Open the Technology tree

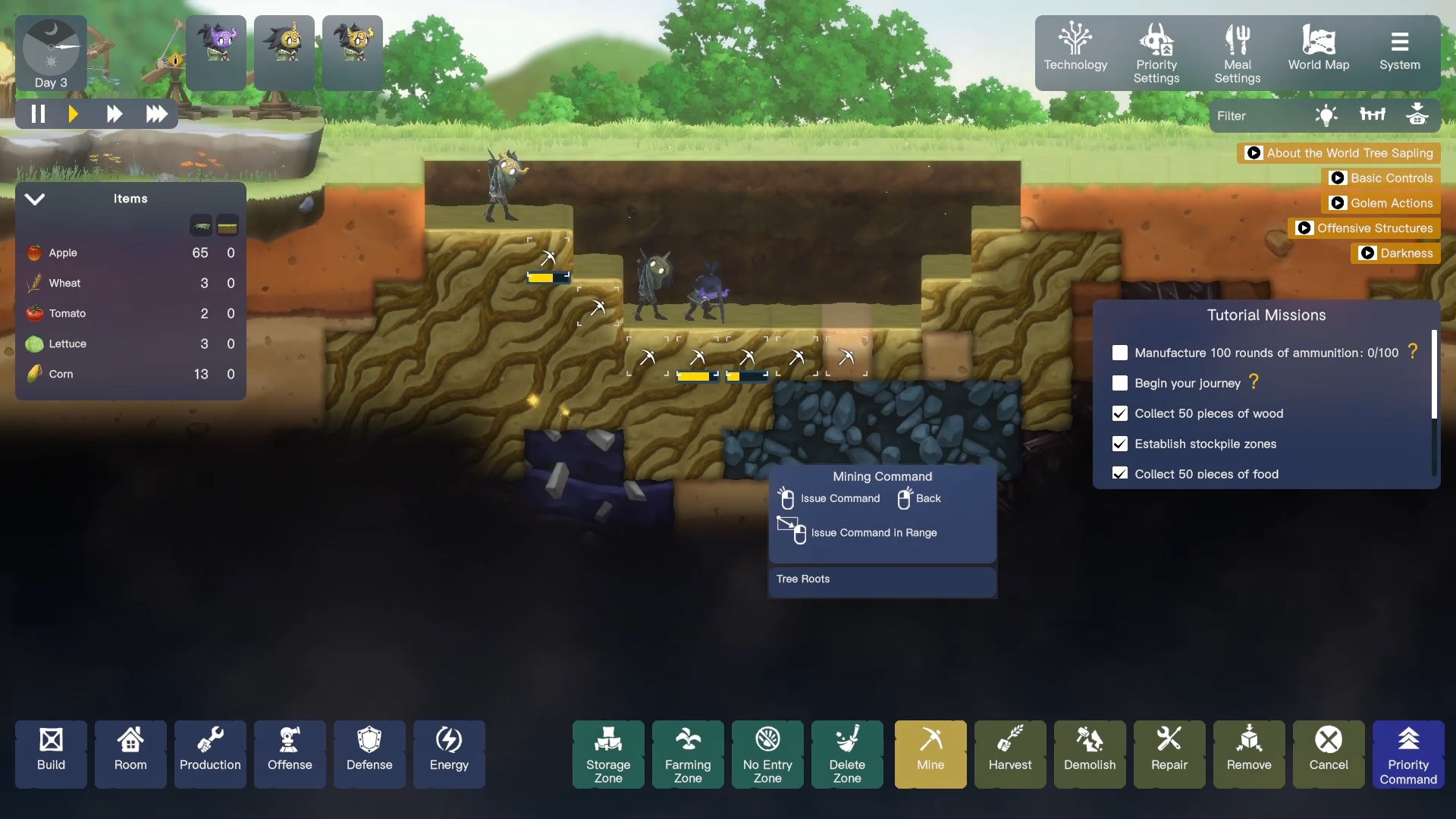click(1075, 52)
